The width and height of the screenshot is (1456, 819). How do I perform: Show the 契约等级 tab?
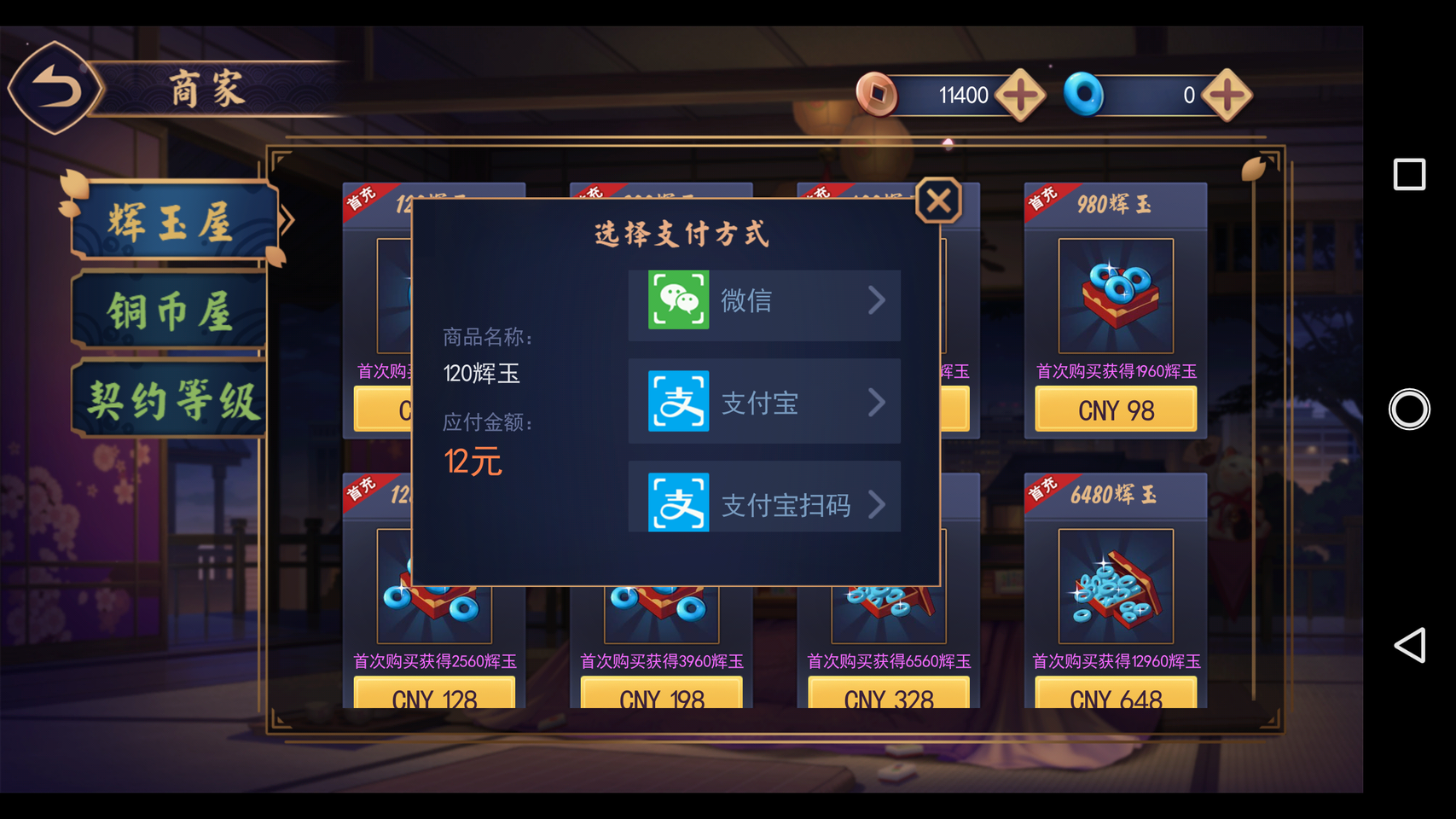(172, 400)
